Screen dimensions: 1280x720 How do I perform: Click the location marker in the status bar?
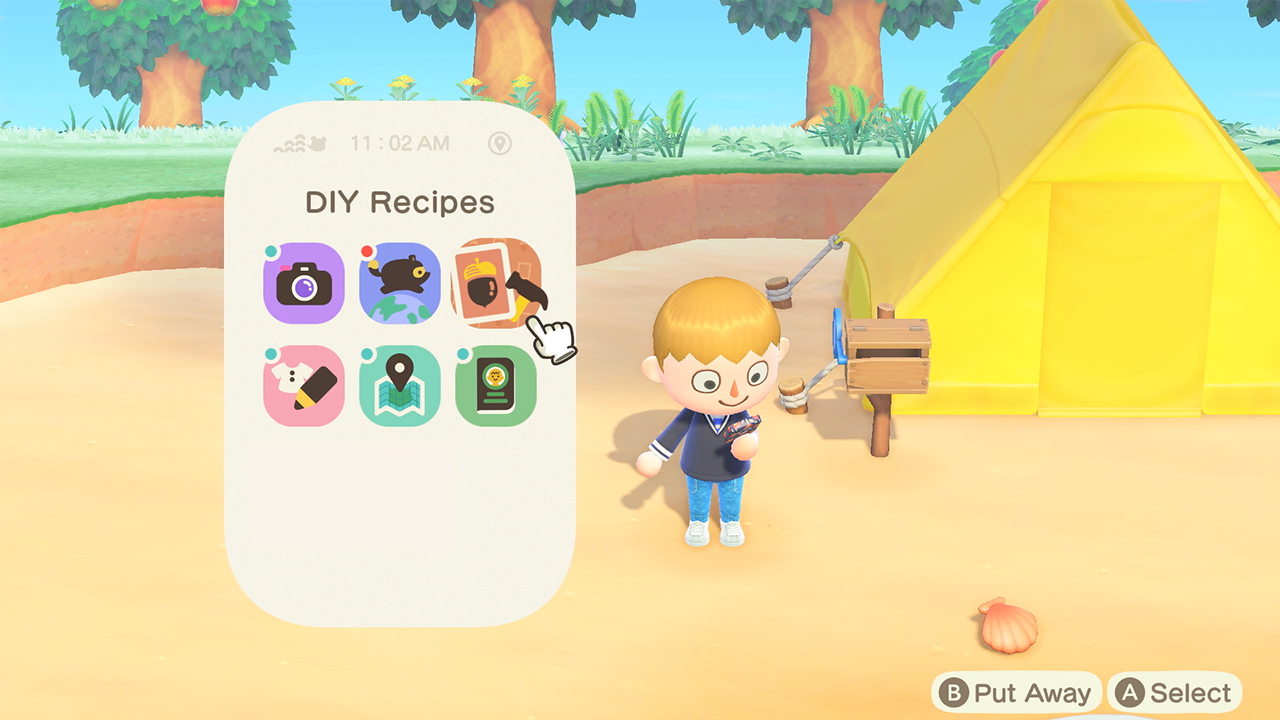501,144
